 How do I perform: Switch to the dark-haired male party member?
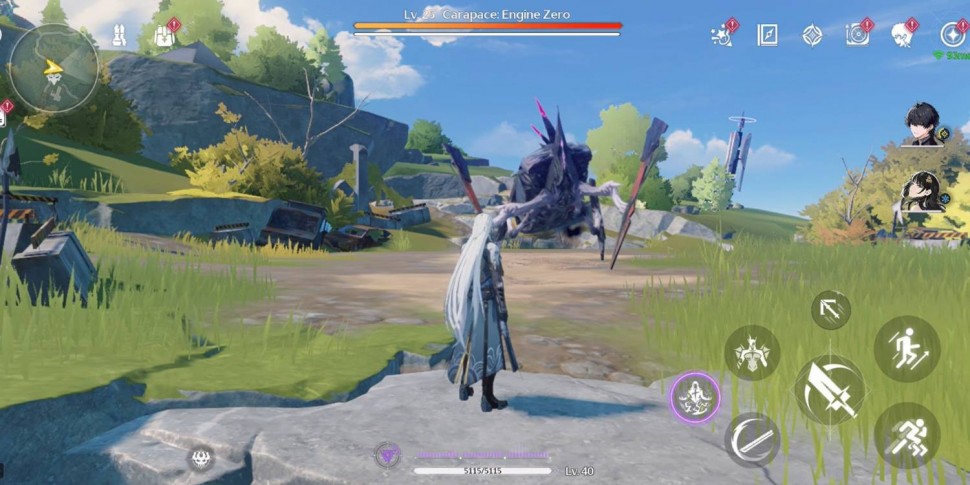tap(922, 124)
